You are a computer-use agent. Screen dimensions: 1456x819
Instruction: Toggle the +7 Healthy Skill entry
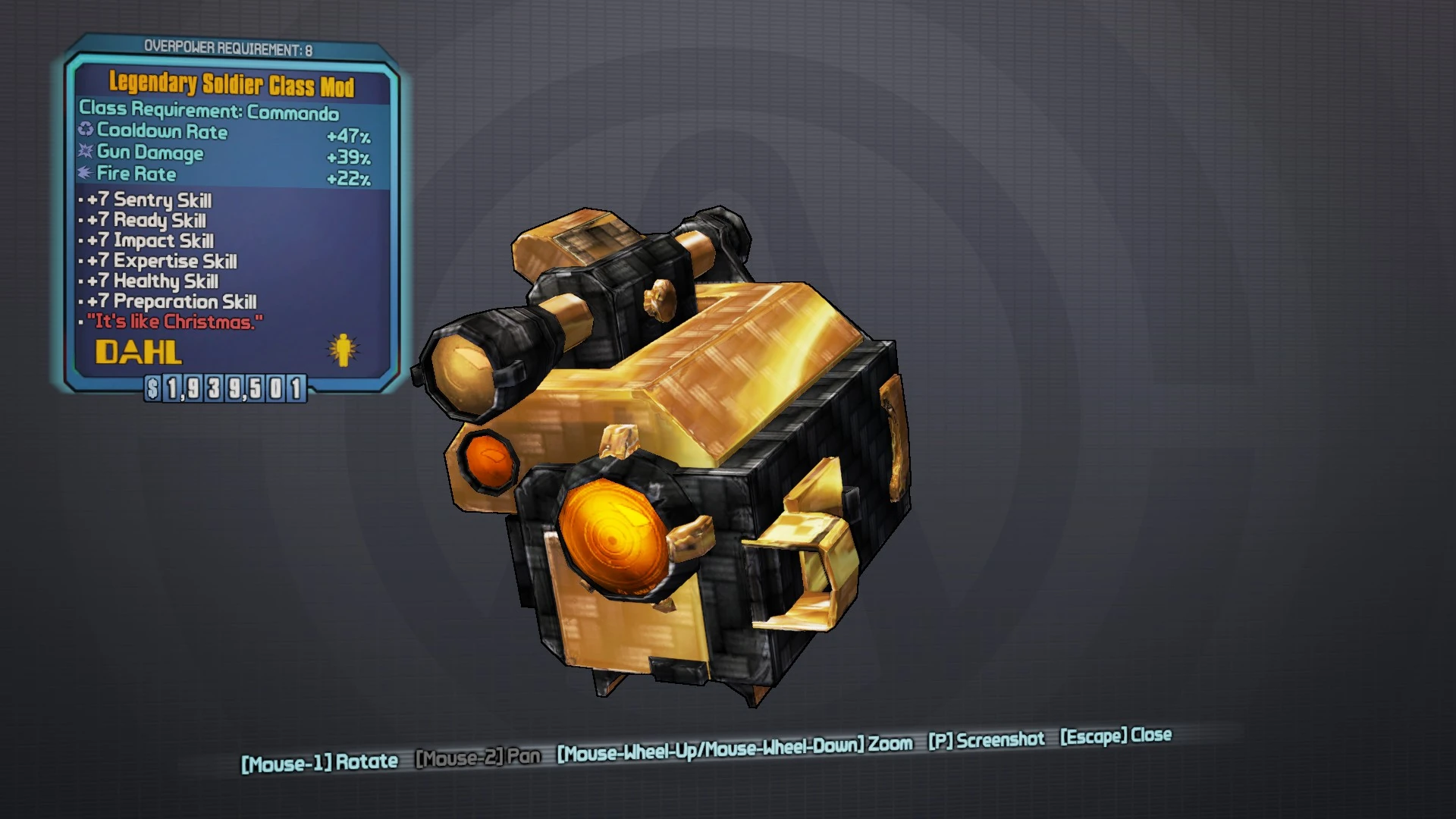[149, 281]
